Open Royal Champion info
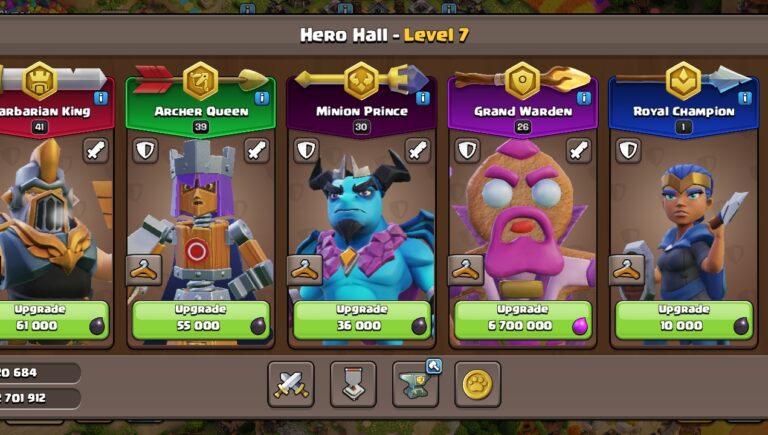This screenshot has height=435, width=768. click(744, 98)
